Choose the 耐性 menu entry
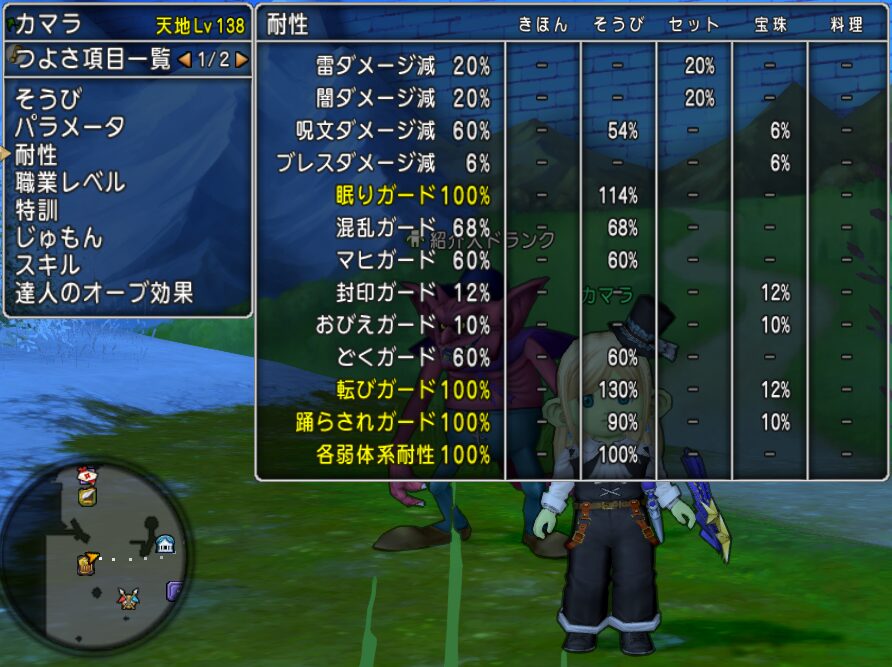Viewport: 892px width, 667px height. [x=36, y=155]
